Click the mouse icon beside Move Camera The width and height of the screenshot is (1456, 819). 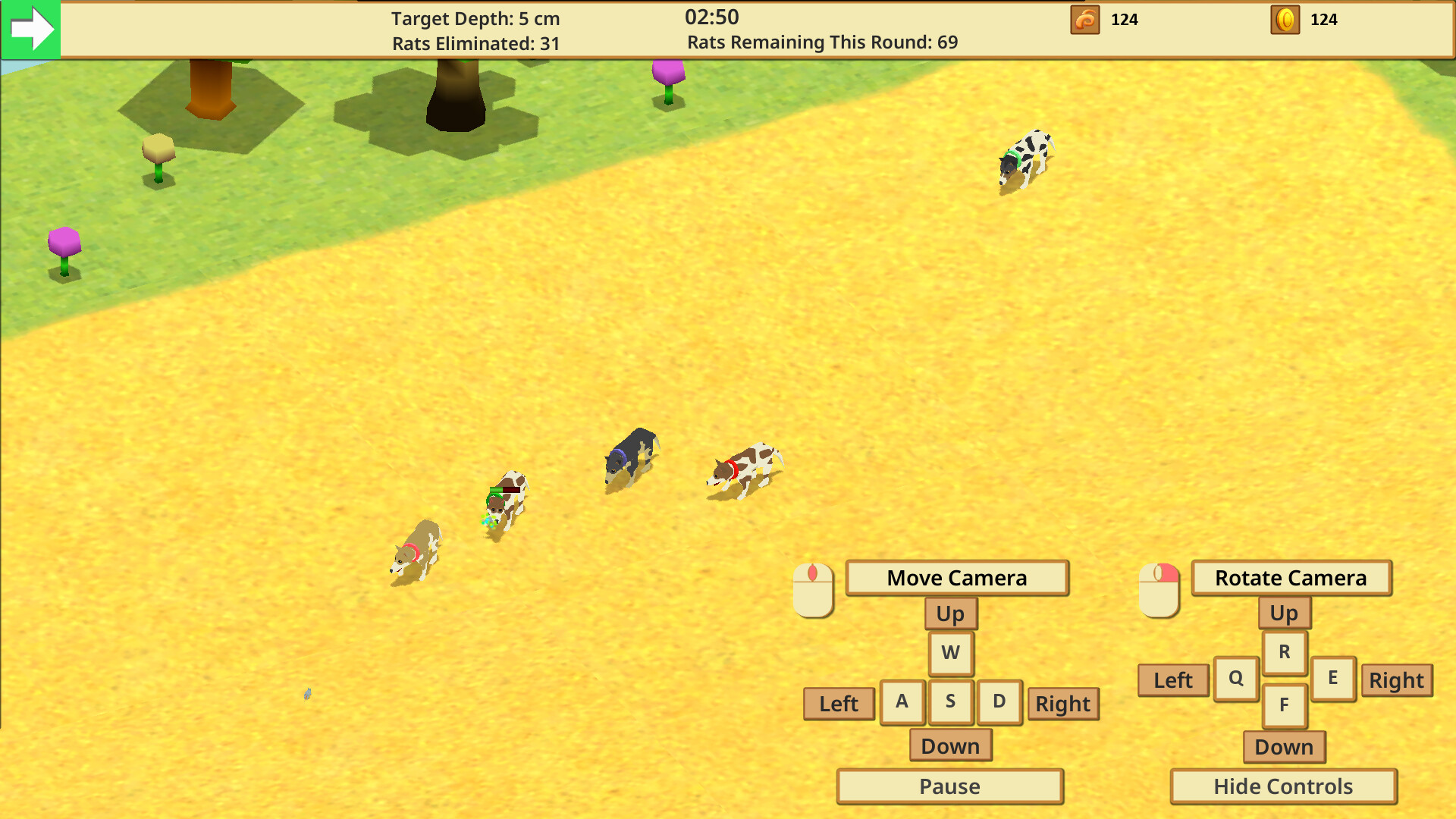(814, 591)
